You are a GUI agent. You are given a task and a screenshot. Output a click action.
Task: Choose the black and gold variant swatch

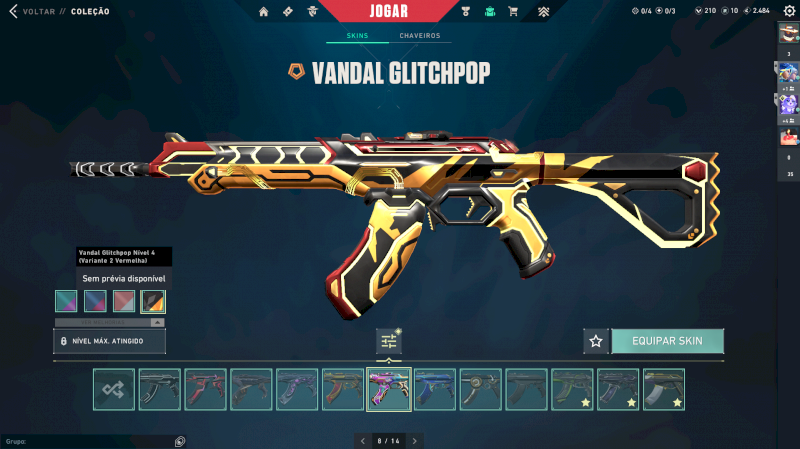tap(153, 301)
